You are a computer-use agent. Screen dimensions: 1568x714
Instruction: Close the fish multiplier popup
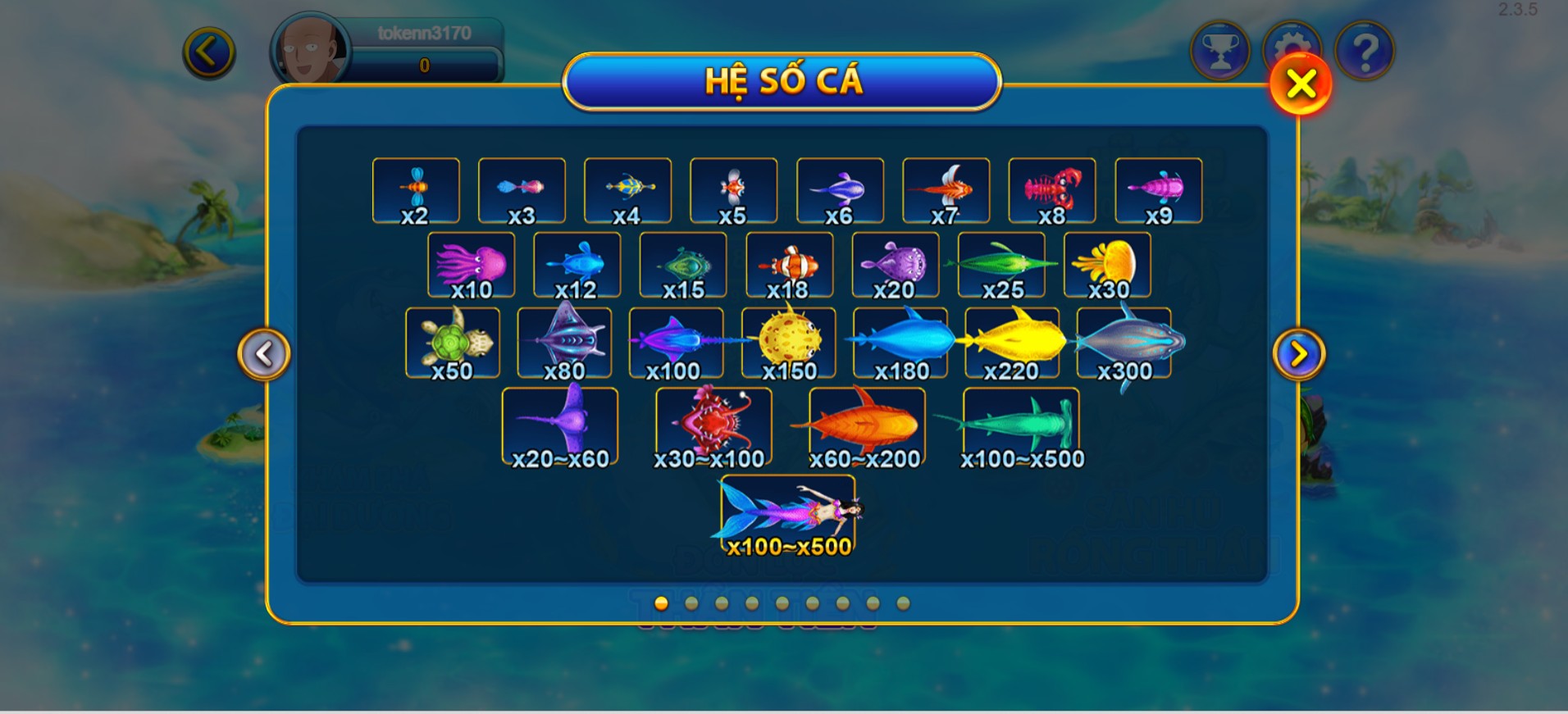(1300, 84)
